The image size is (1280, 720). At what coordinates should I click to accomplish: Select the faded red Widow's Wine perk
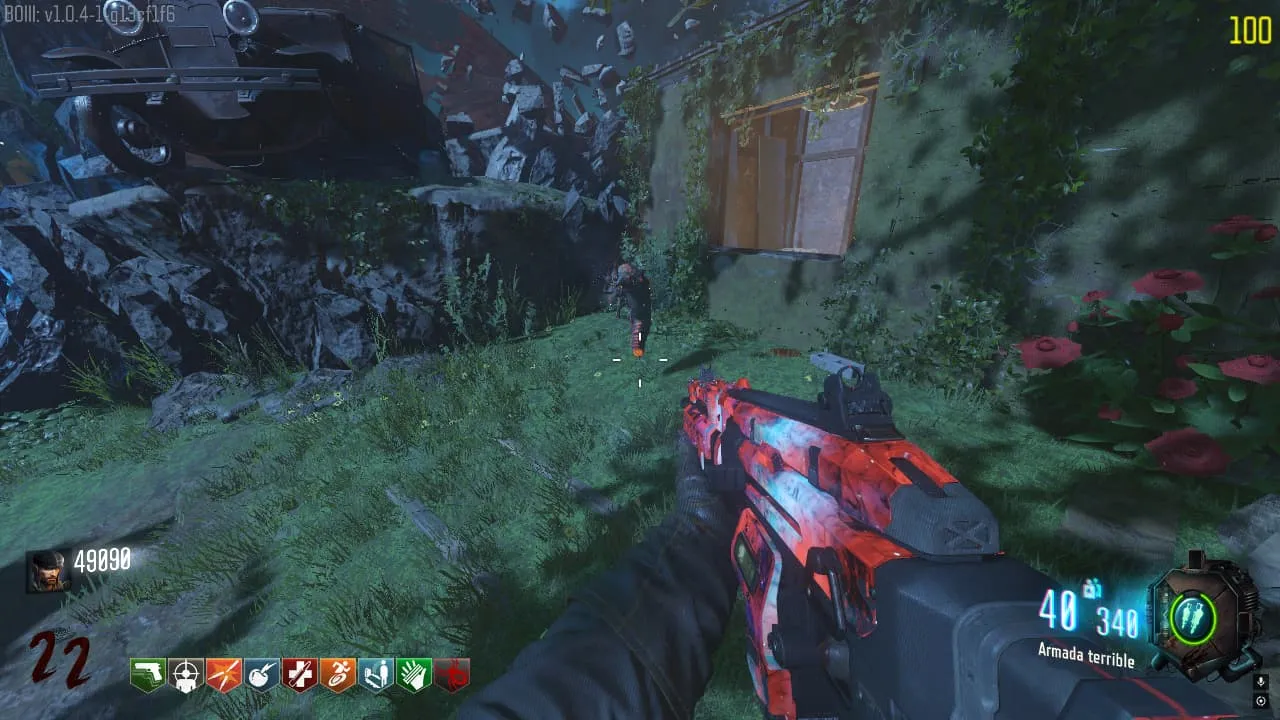point(451,675)
